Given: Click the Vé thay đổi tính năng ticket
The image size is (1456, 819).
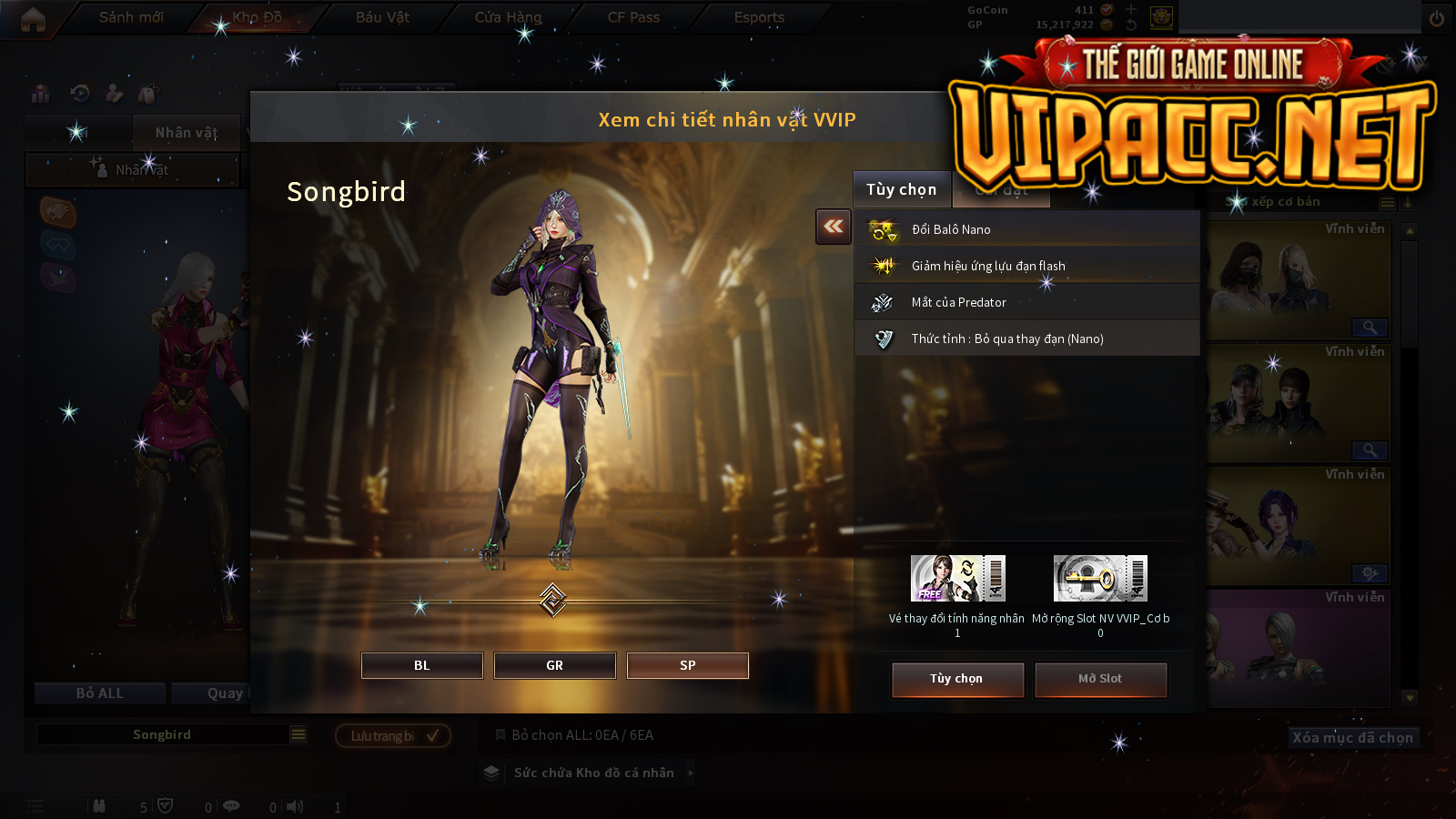Looking at the screenshot, I should [x=957, y=579].
